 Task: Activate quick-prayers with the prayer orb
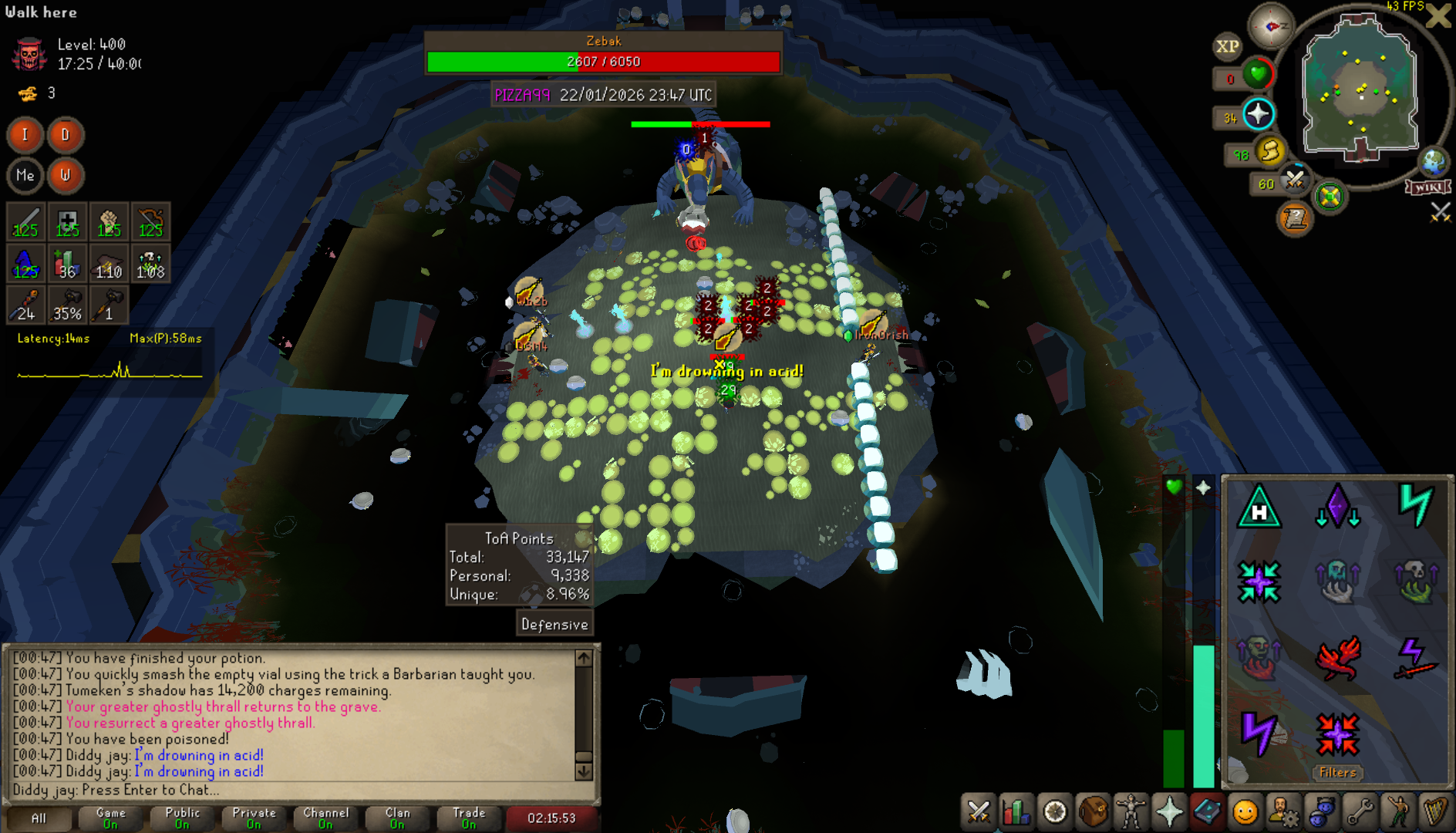coord(1258,115)
